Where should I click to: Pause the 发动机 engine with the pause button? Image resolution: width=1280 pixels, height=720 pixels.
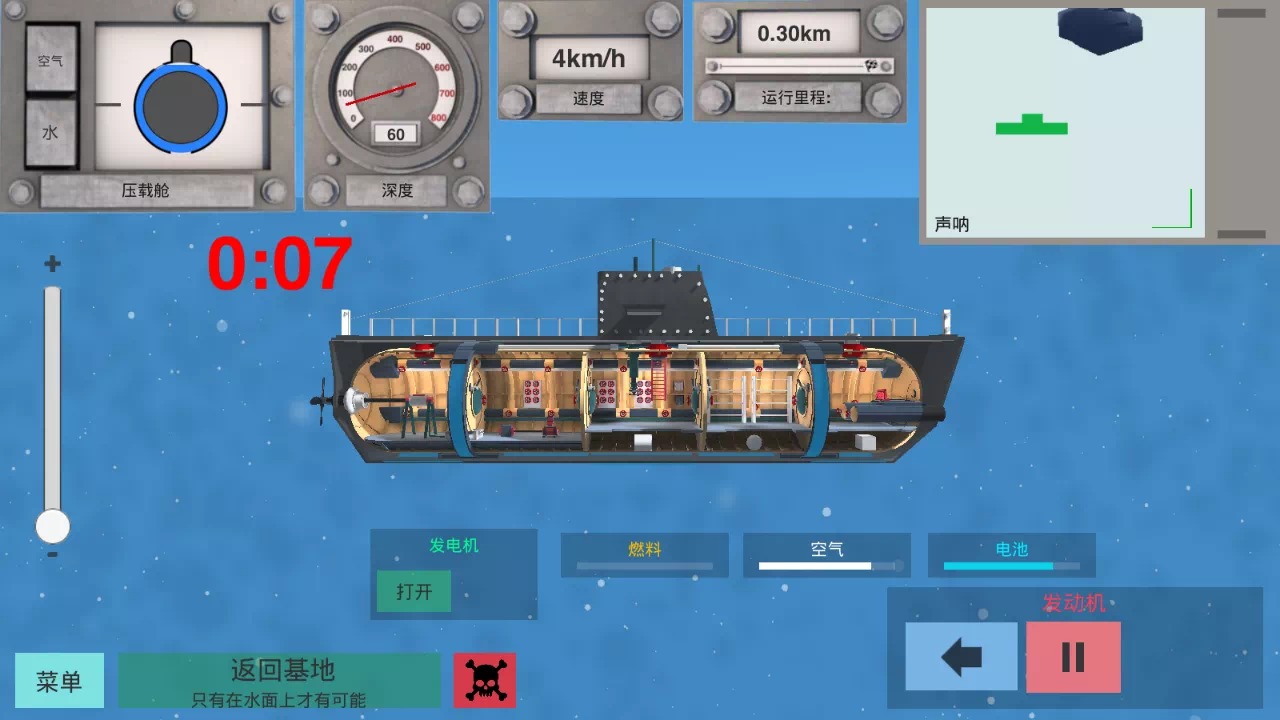1072,658
